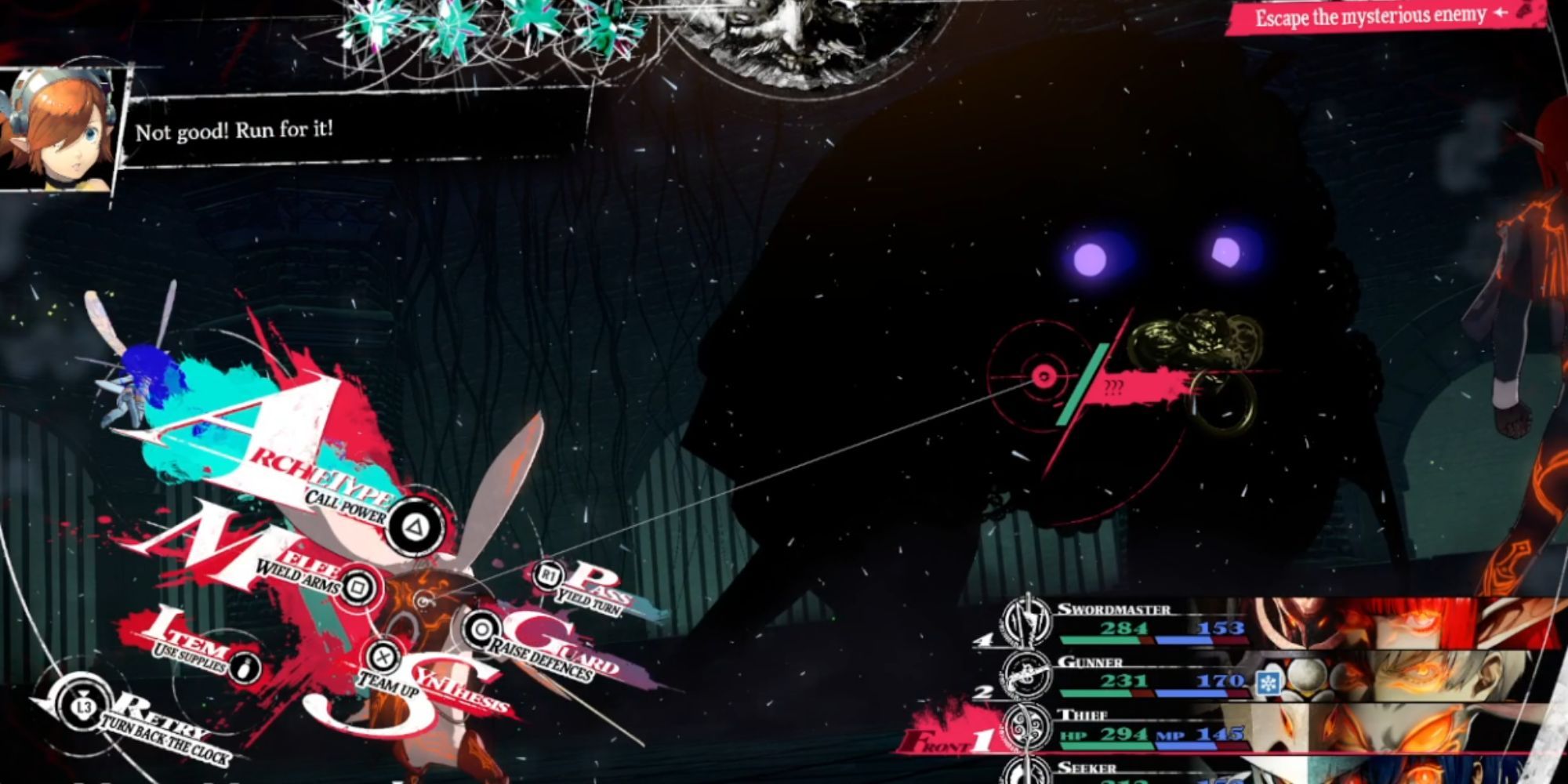Choose the Synthesis Team Up command

pos(383,657)
